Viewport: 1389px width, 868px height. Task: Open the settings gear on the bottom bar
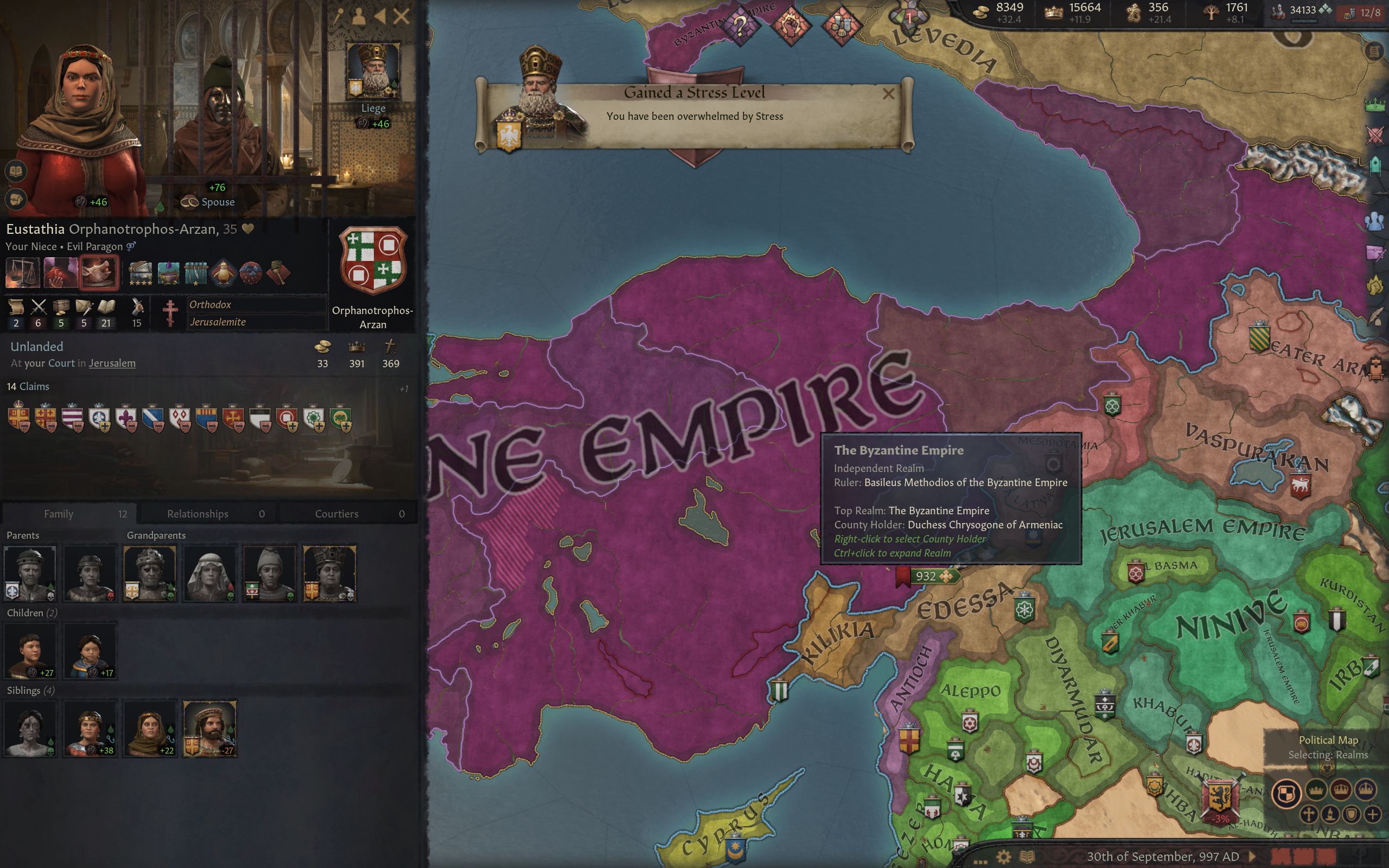pos(1004,858)
